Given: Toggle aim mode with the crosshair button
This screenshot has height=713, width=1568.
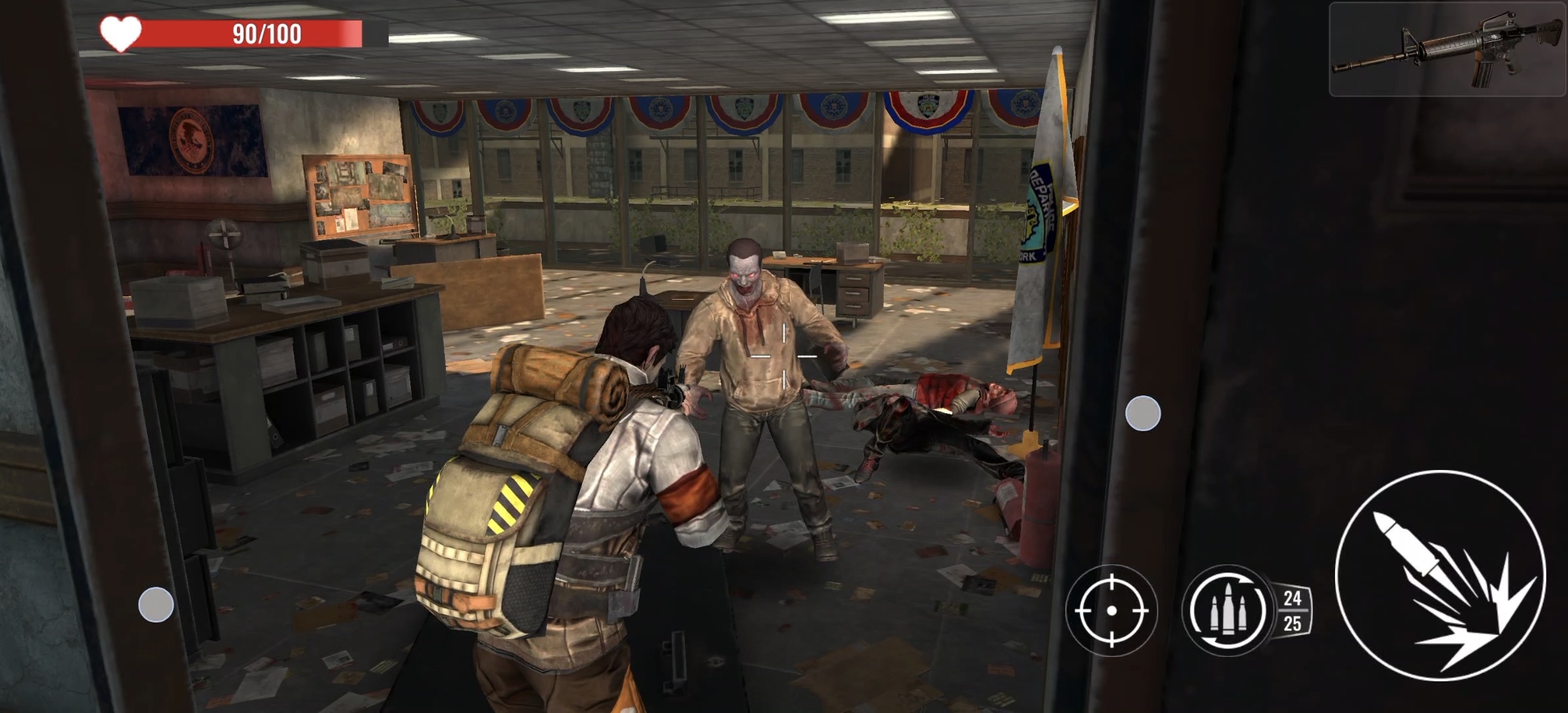Looking at the screenshot, I should point(1111,610).
